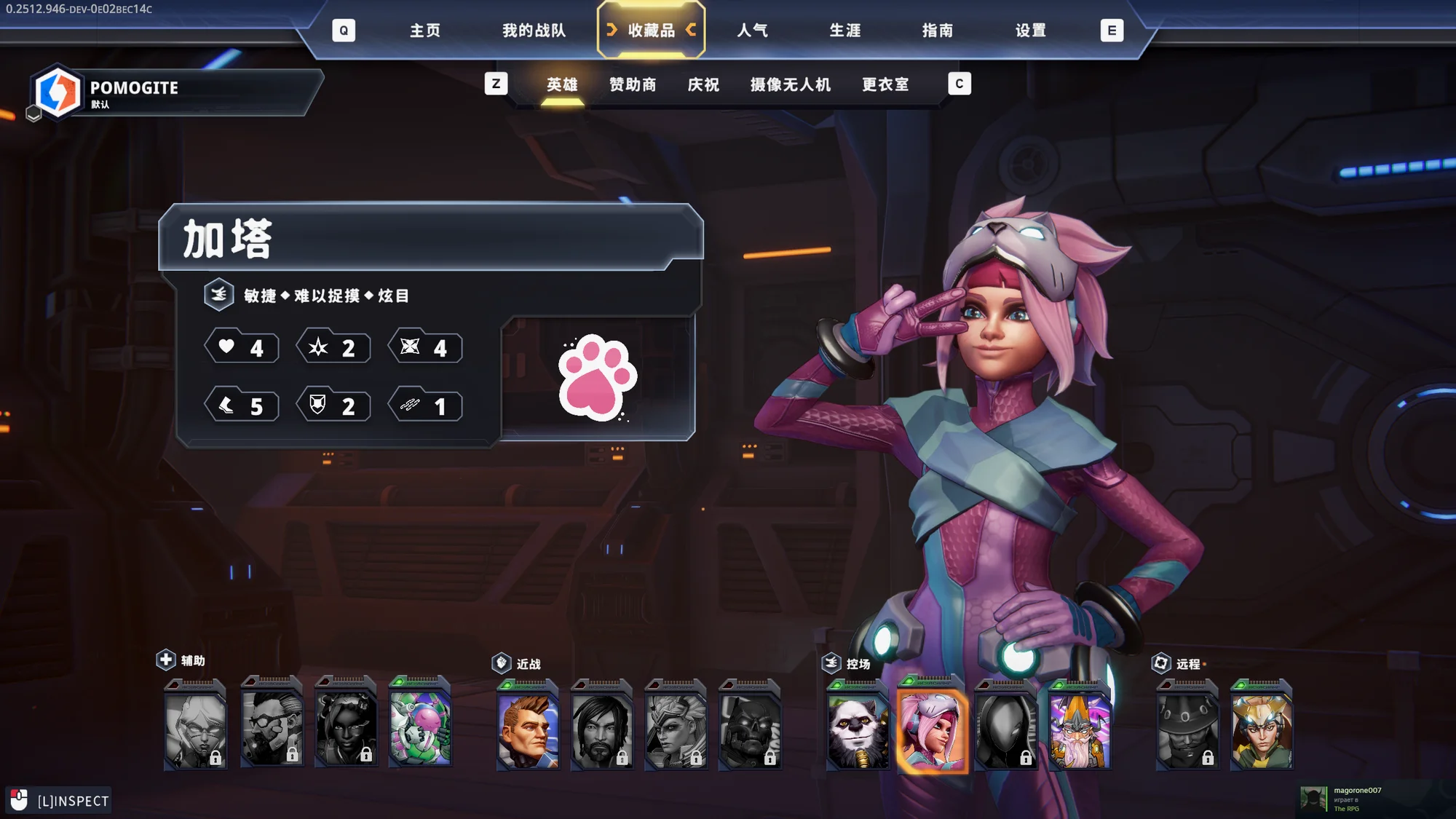The width and height of the screenshot is (1456, 819).
Task: Open 设置 settings
Action: point(1031,31)
